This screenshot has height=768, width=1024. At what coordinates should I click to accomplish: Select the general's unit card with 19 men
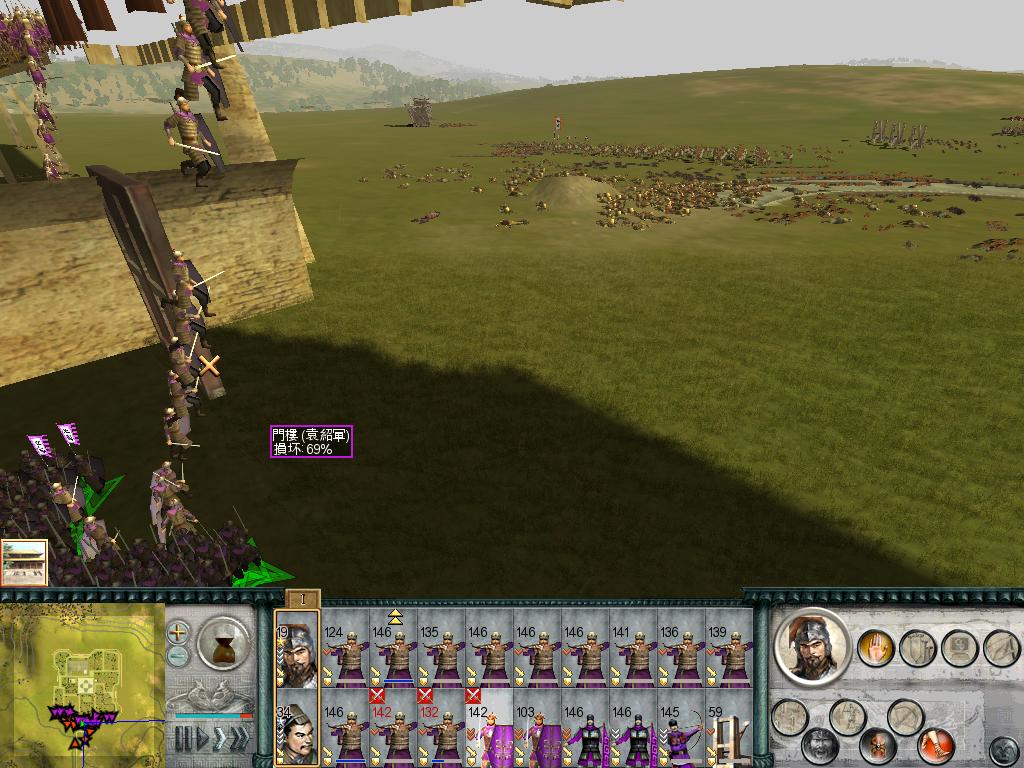click(x=296, y=650)
